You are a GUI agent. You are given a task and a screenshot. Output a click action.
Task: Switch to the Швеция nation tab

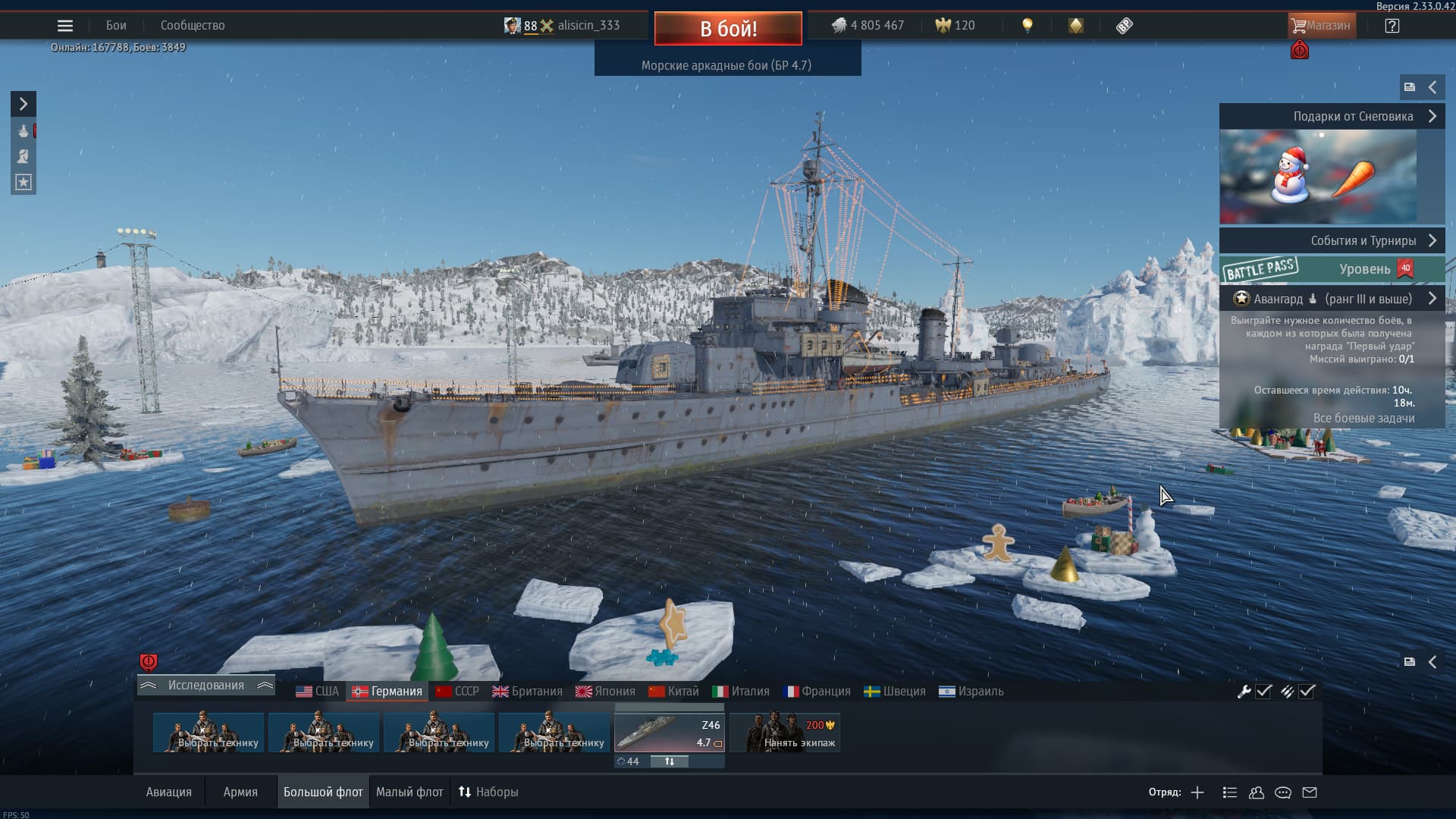tap(895, 692)
